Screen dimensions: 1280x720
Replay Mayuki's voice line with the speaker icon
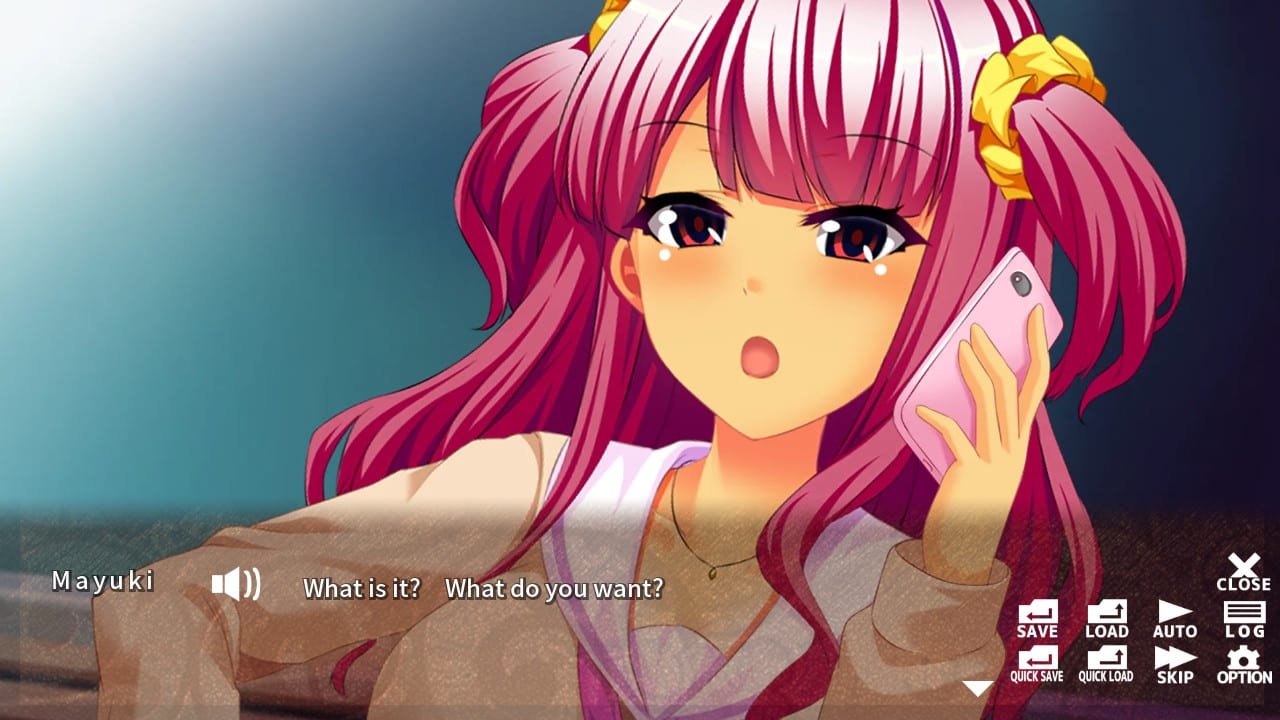point(236,583)
